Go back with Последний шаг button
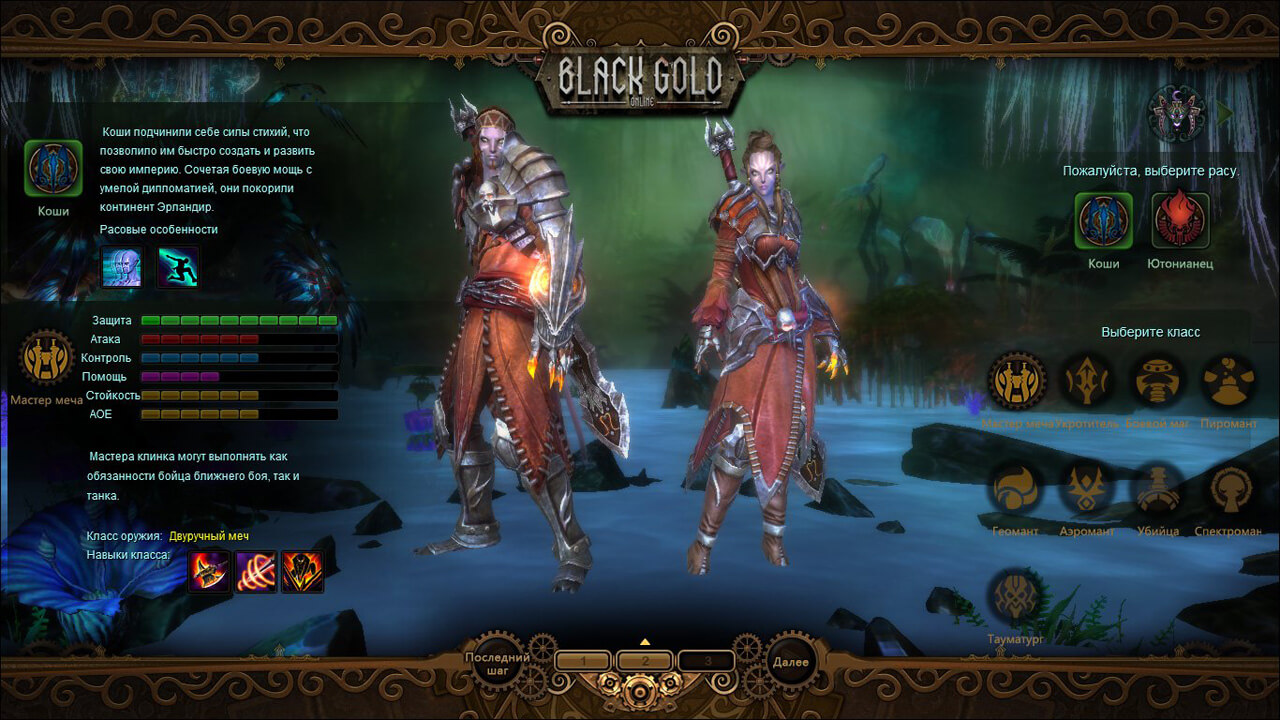 [x=496, y=661]
